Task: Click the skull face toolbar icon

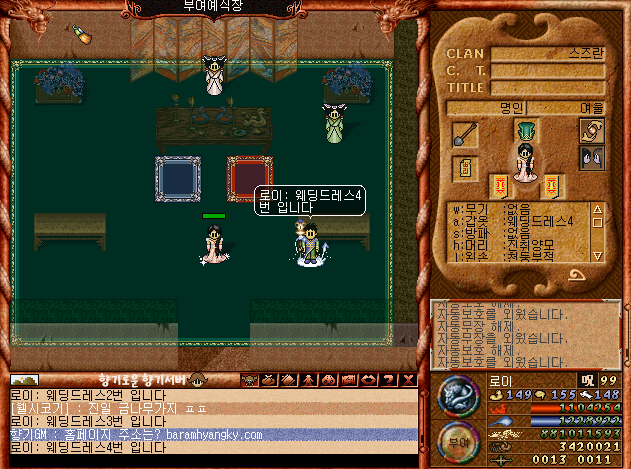Action: [x=248, y=380]
